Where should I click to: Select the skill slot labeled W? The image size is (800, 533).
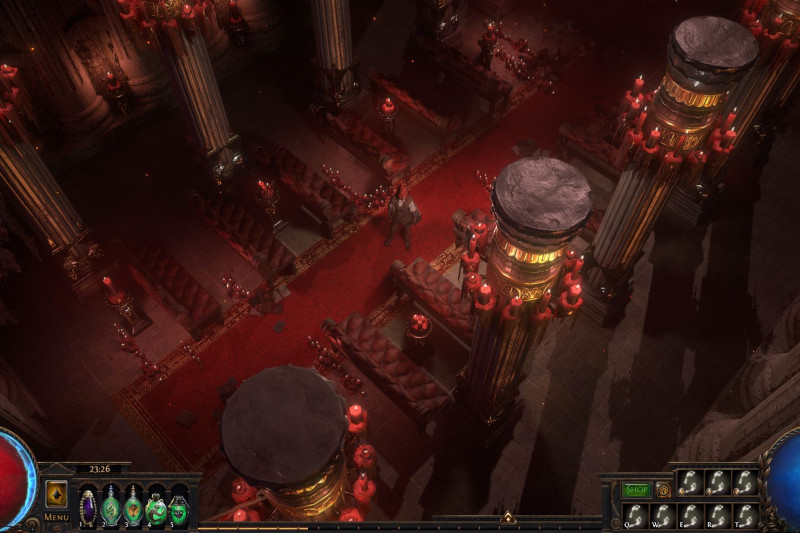[x=663, y=514]
